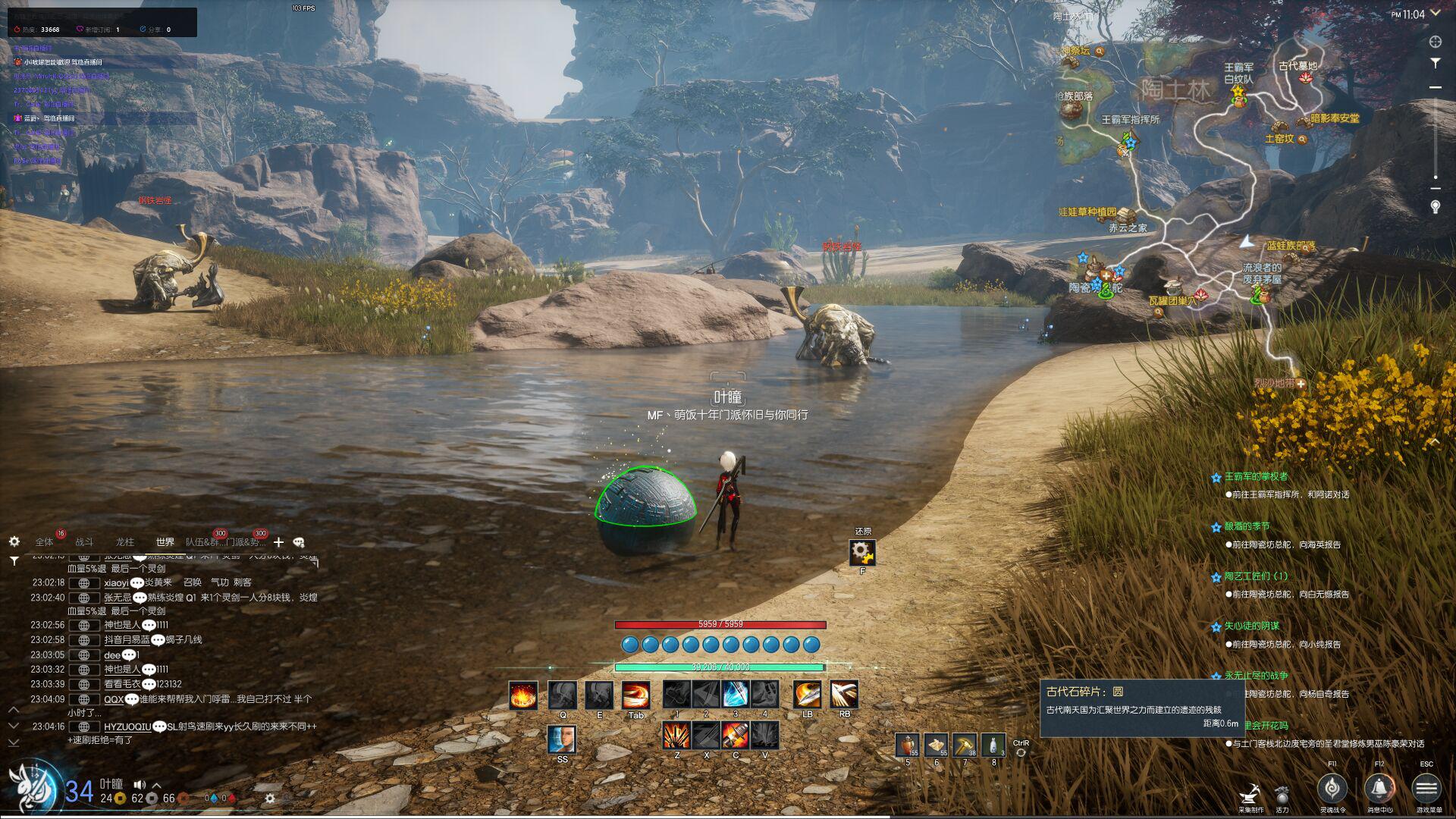Click the 土窑坟 marker on the map
Image resolution: width=1456 pixels, height=819 pixels.
(1279, 139)
